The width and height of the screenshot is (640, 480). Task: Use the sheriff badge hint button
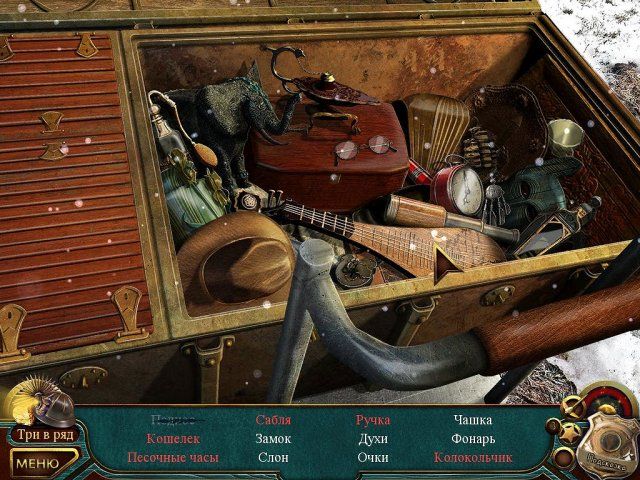pyautogui.click(x=605, y=438)
